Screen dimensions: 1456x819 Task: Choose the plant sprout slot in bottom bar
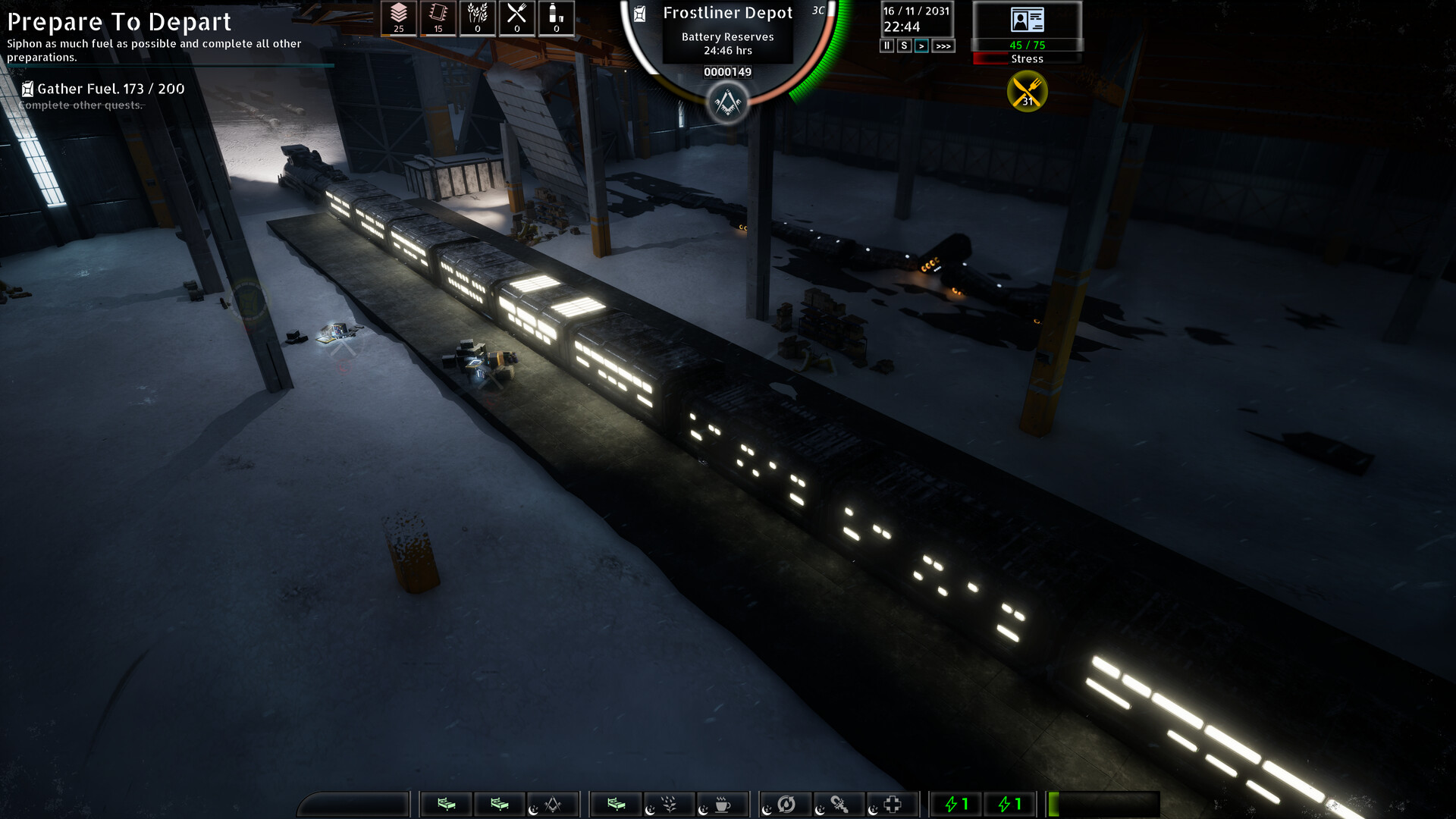point(669,805)
